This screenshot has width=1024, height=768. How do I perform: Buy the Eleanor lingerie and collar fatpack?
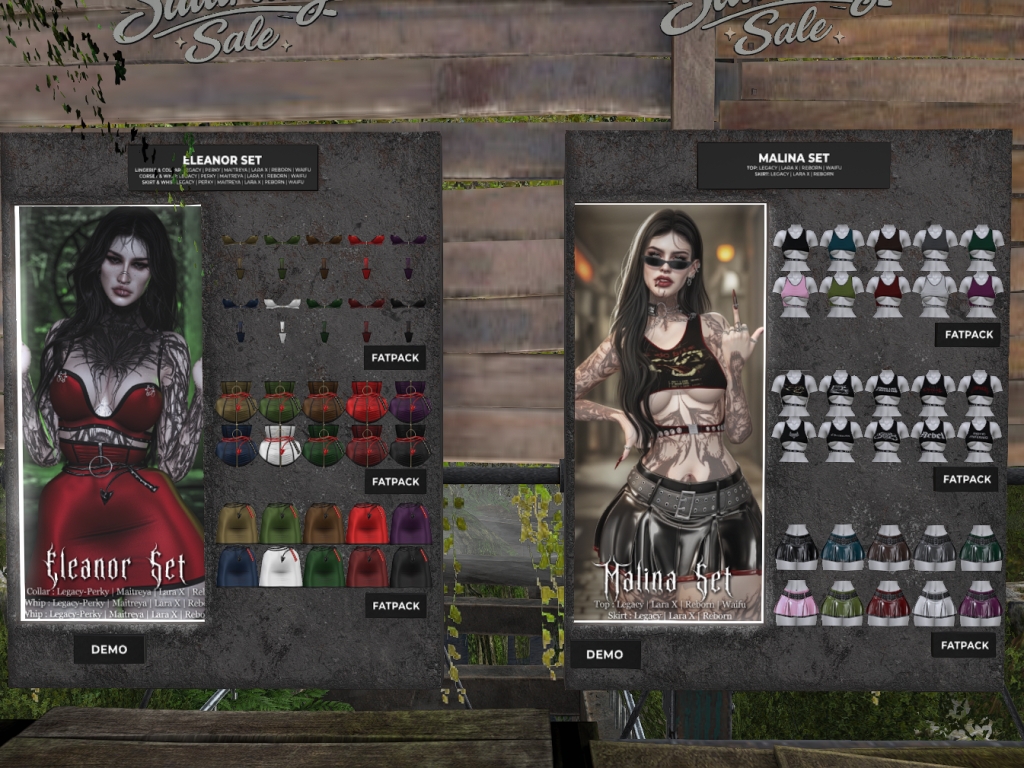(x=396, y=357)
